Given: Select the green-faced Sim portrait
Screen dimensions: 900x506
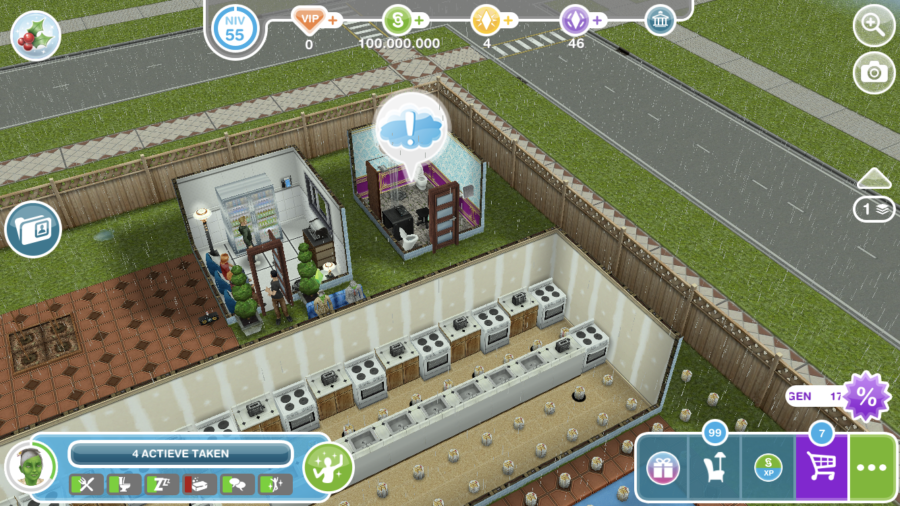Looking at the screenshot, I should tap(31, 467).
